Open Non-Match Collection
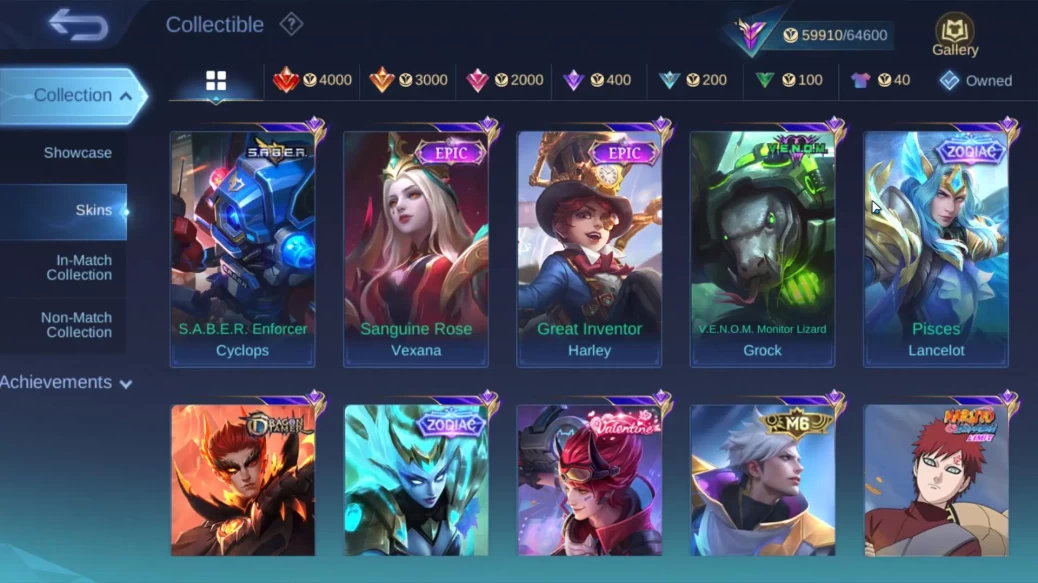 pyautogui.click(x=76, y=325)
